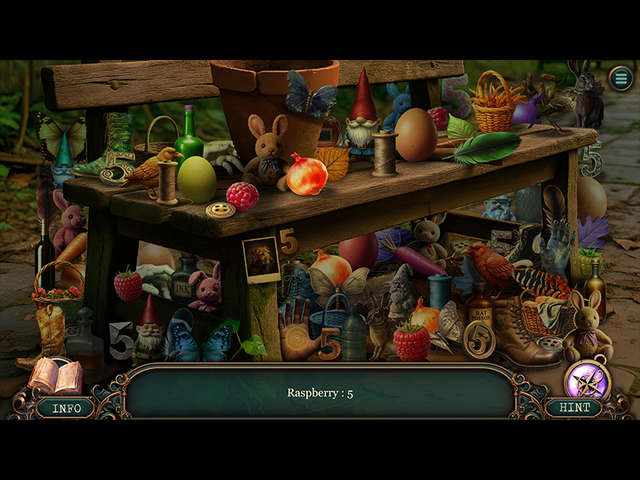This screenshot has height=480, width=640.
Task: Click the INFO button
Action: (65, 408)
